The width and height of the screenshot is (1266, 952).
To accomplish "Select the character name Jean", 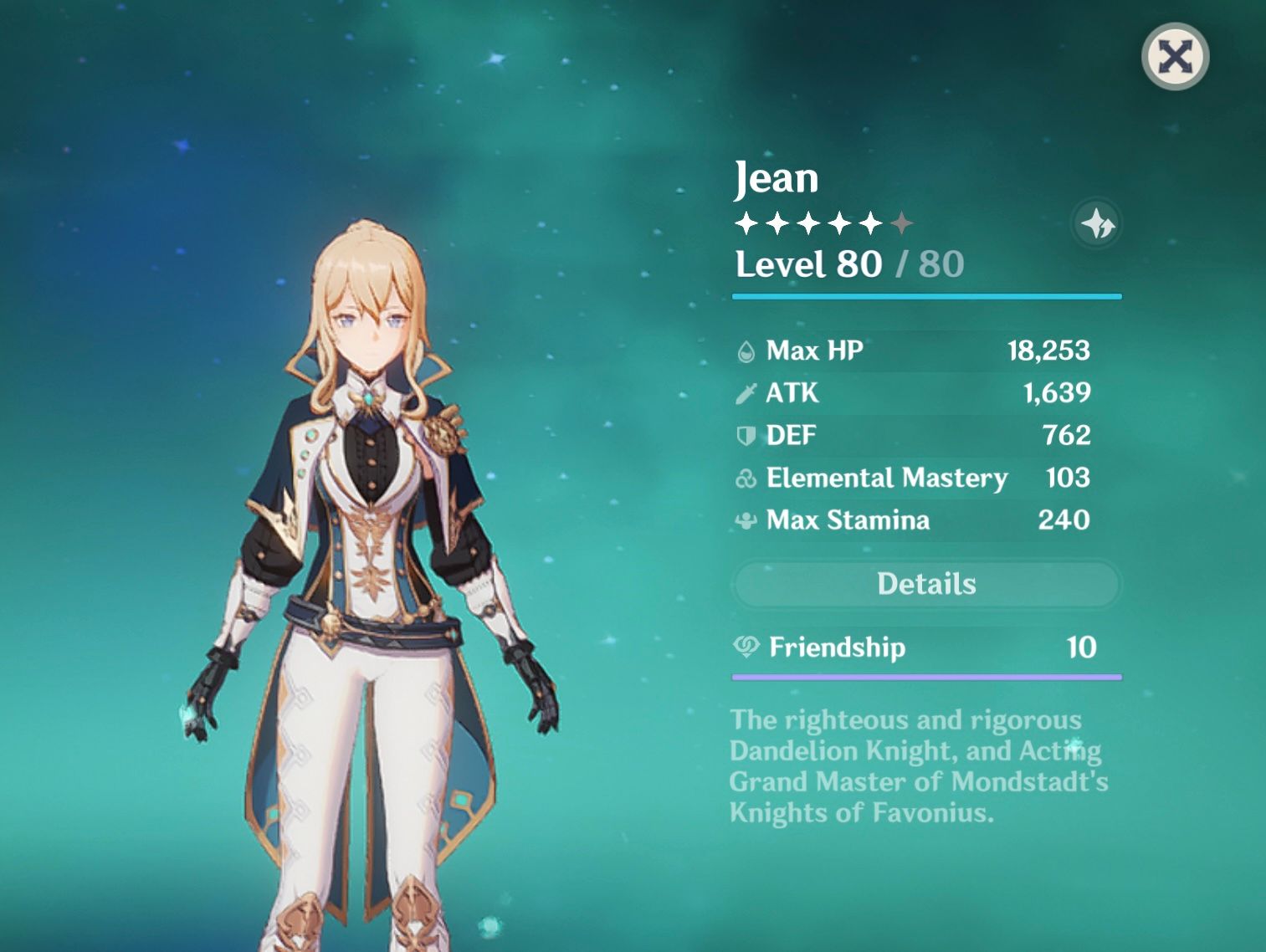I will [x=776, y=177].
